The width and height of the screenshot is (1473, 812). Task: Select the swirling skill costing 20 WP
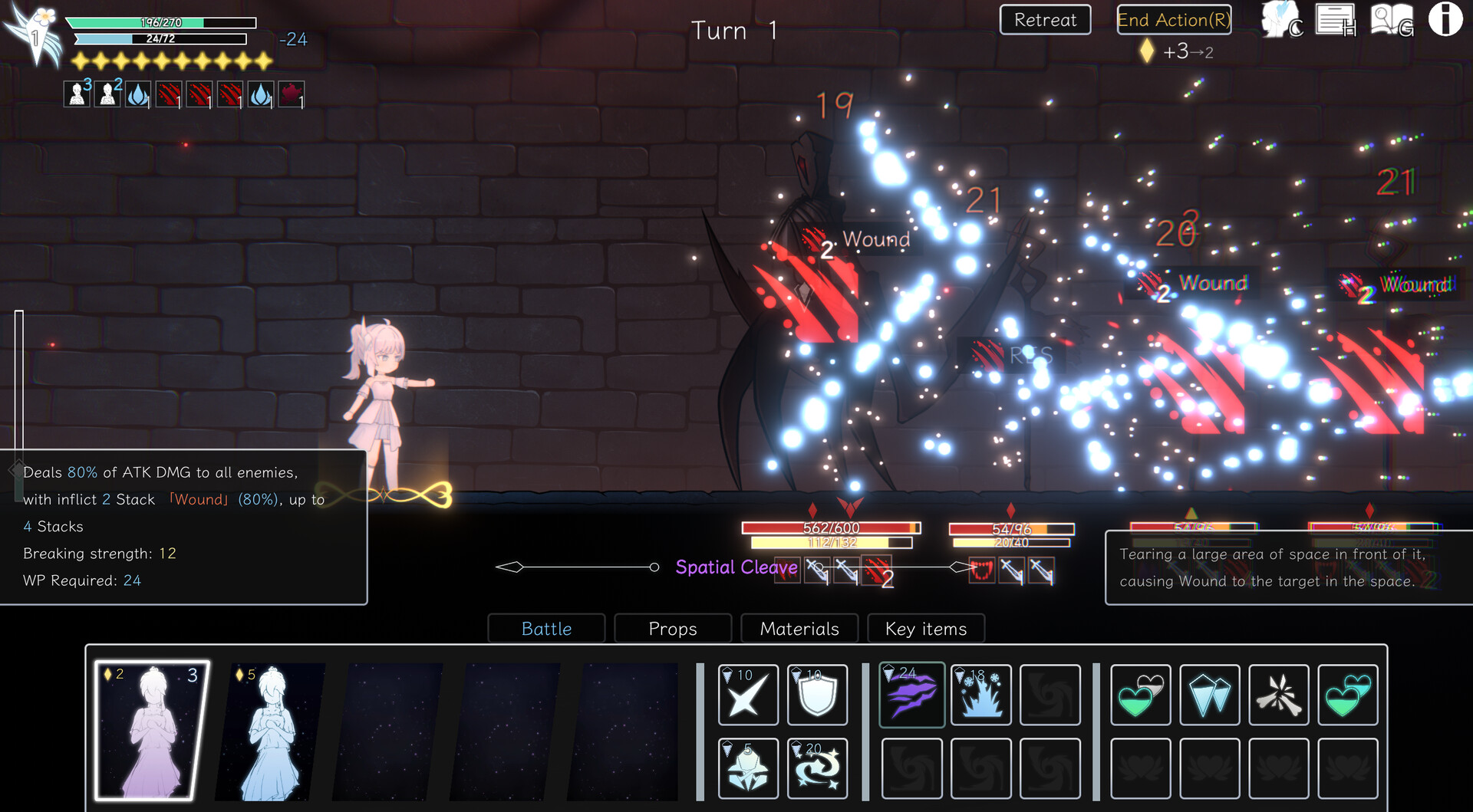click(x=817, y=768)
